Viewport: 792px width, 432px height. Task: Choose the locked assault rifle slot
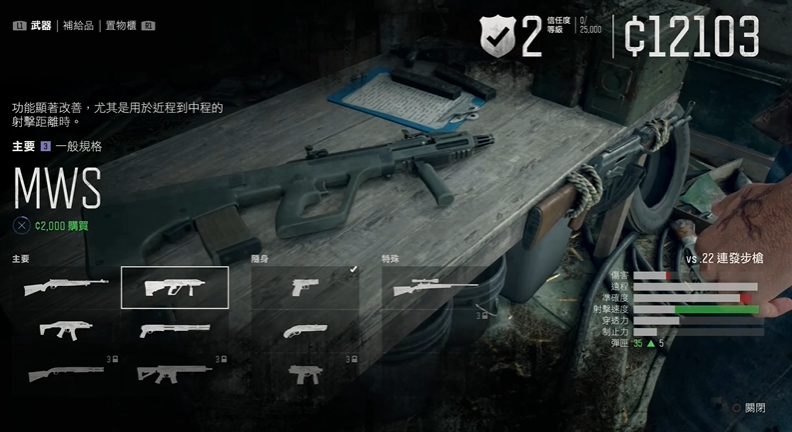click(174, 373)
